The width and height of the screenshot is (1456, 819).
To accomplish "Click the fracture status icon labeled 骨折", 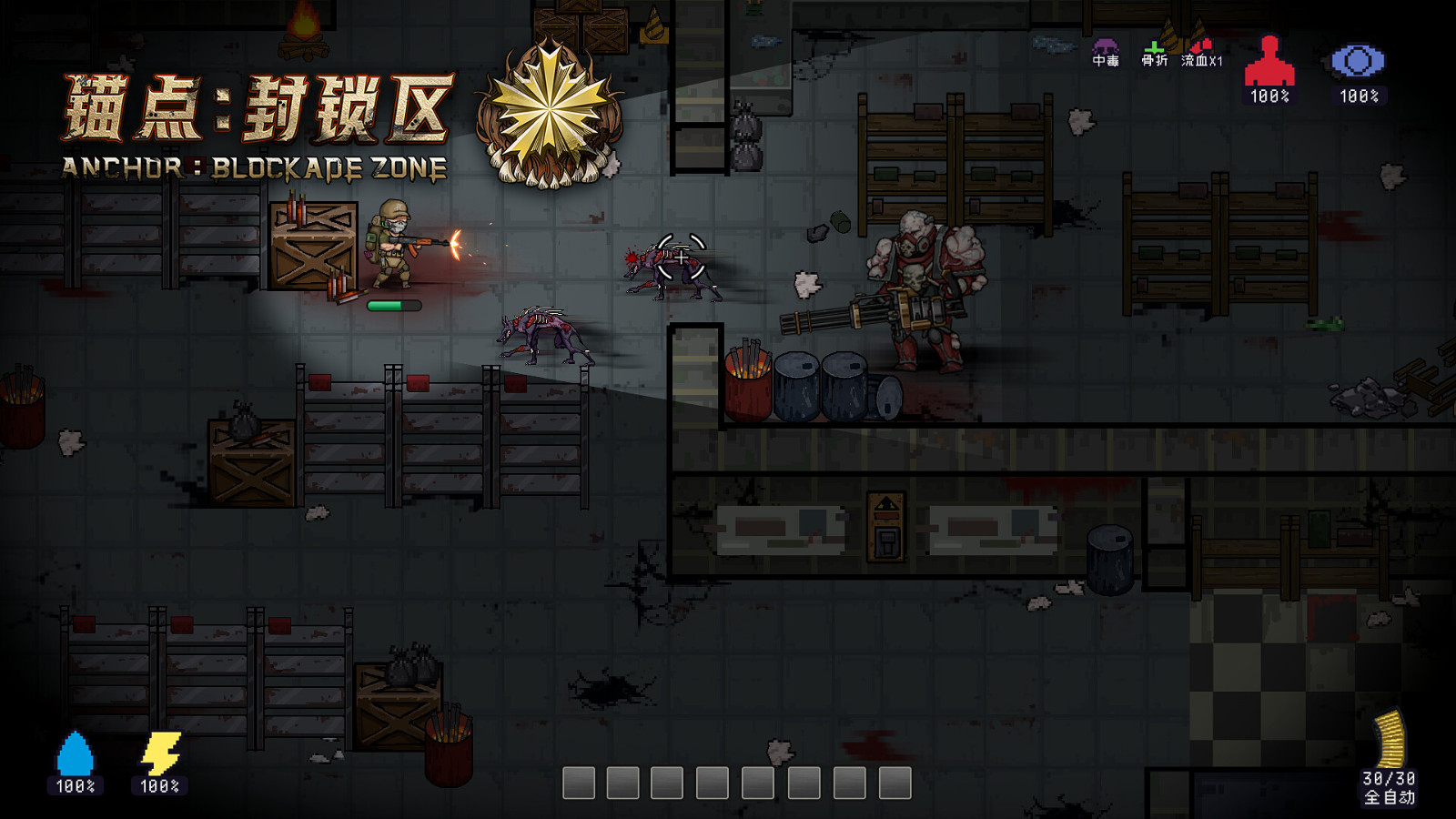I will point(1156,50).
